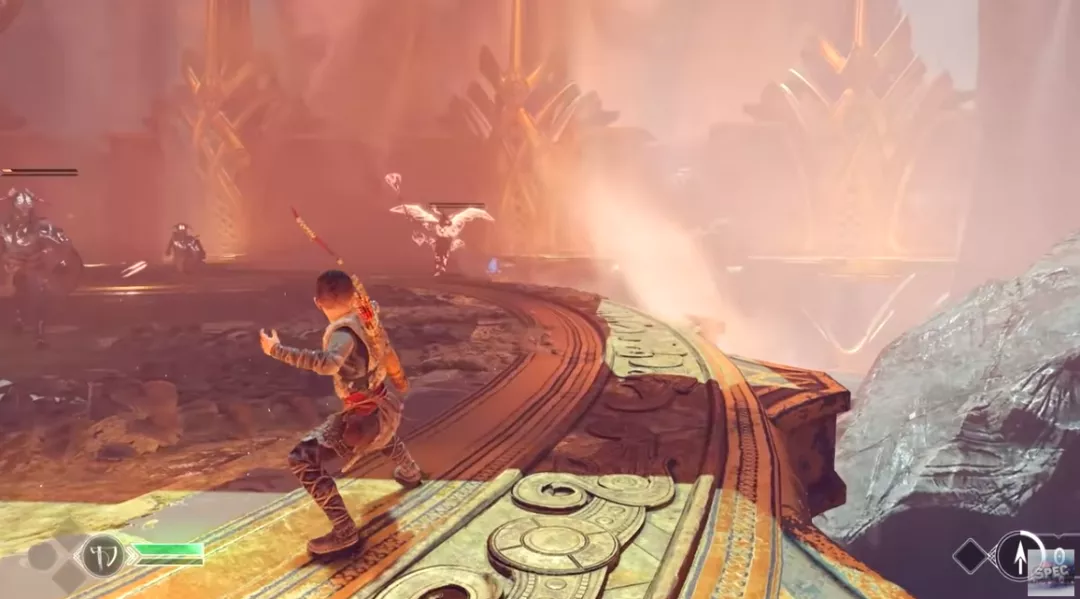Select the equipped weapon rune icon

pos(102,555)
